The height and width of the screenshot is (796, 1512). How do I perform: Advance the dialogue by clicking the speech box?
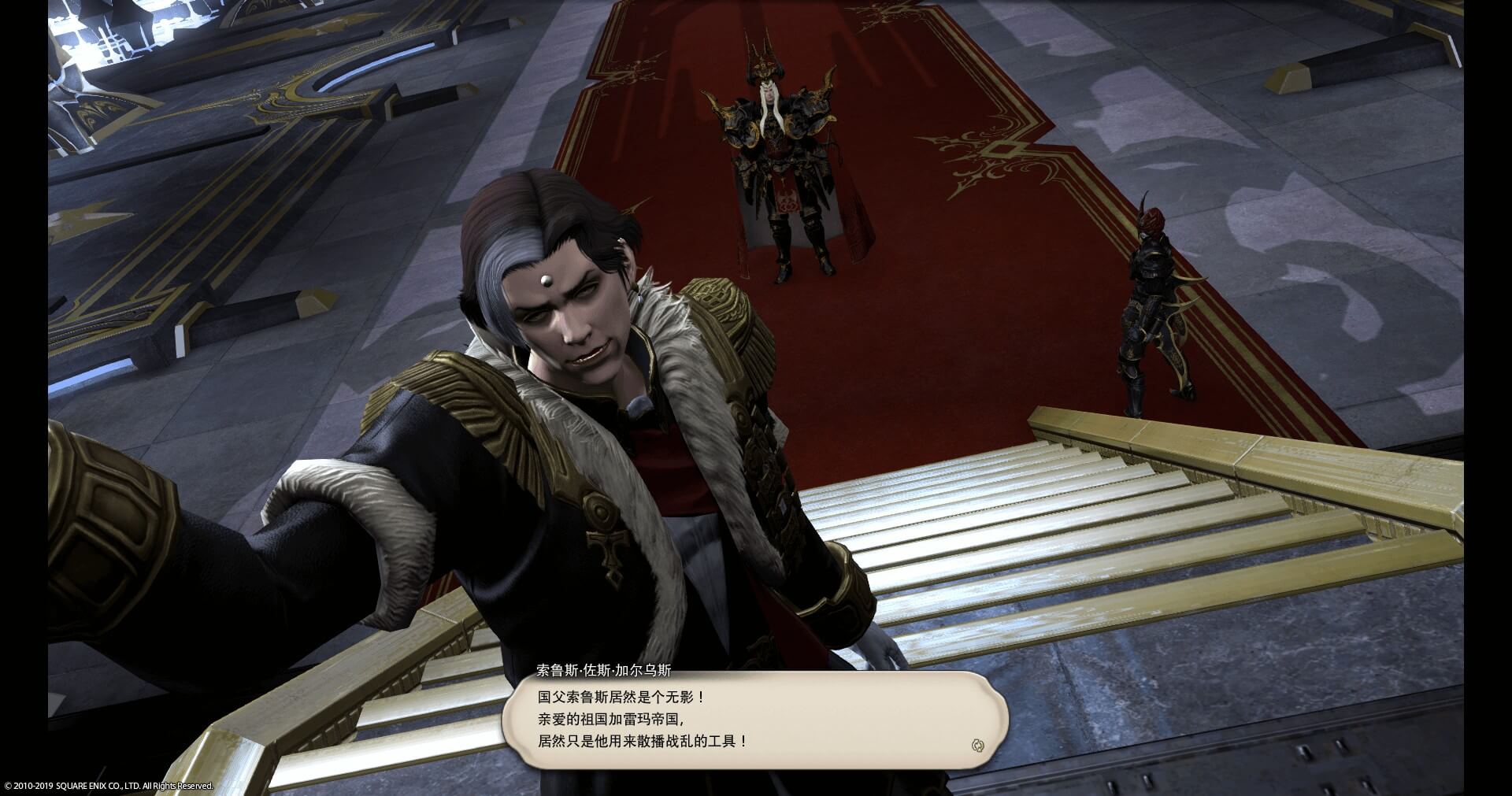pos(754,720)
